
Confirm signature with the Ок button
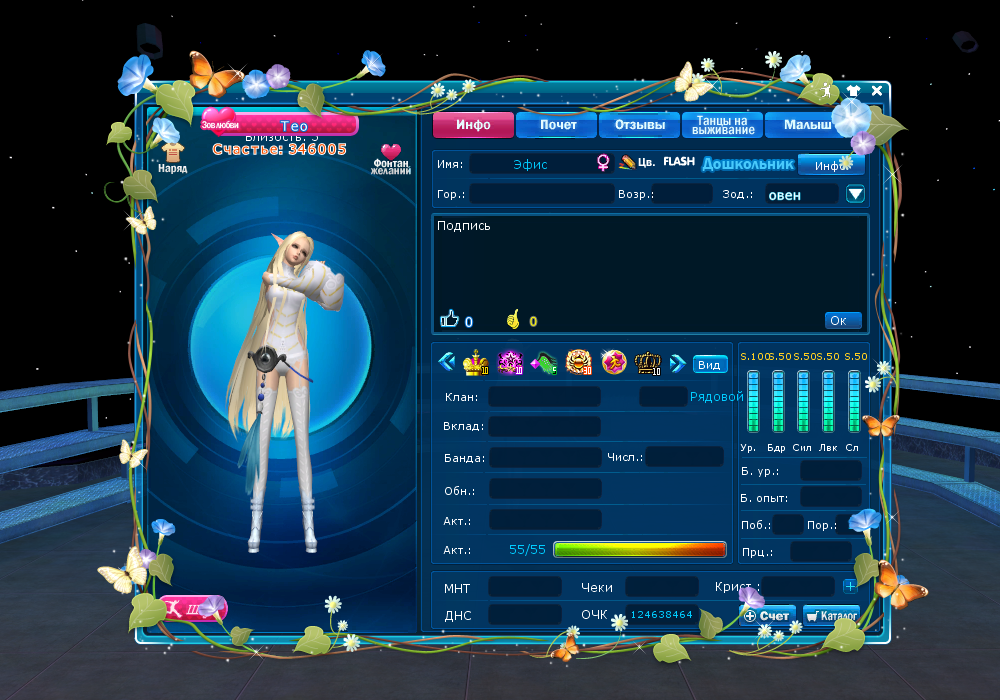(x=842, y=320)
